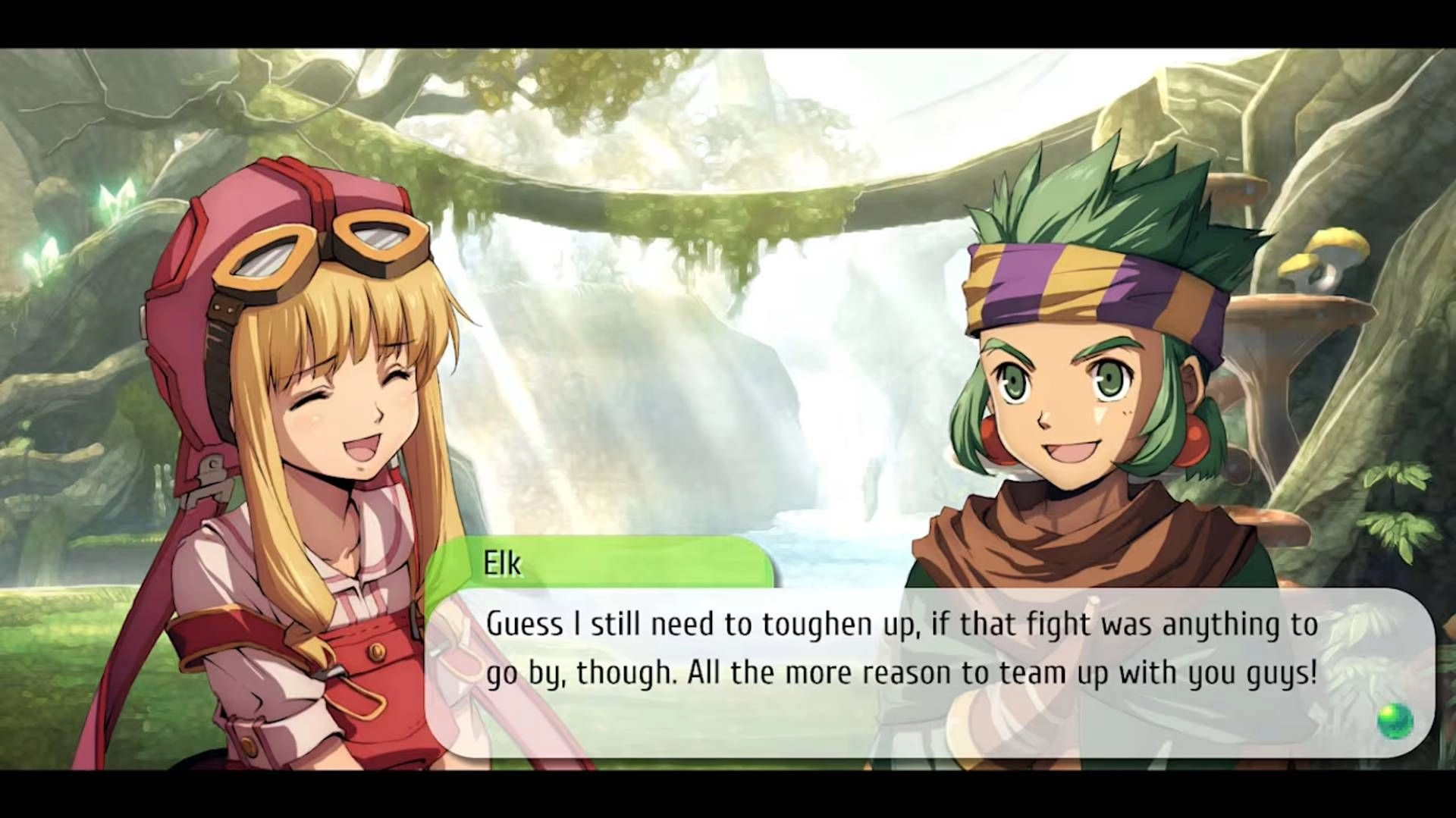Image resolution: width=1456 pixels, height=818 pixels.
Task: Click the girl's red overall button
Action: click(x=377, y=653)
